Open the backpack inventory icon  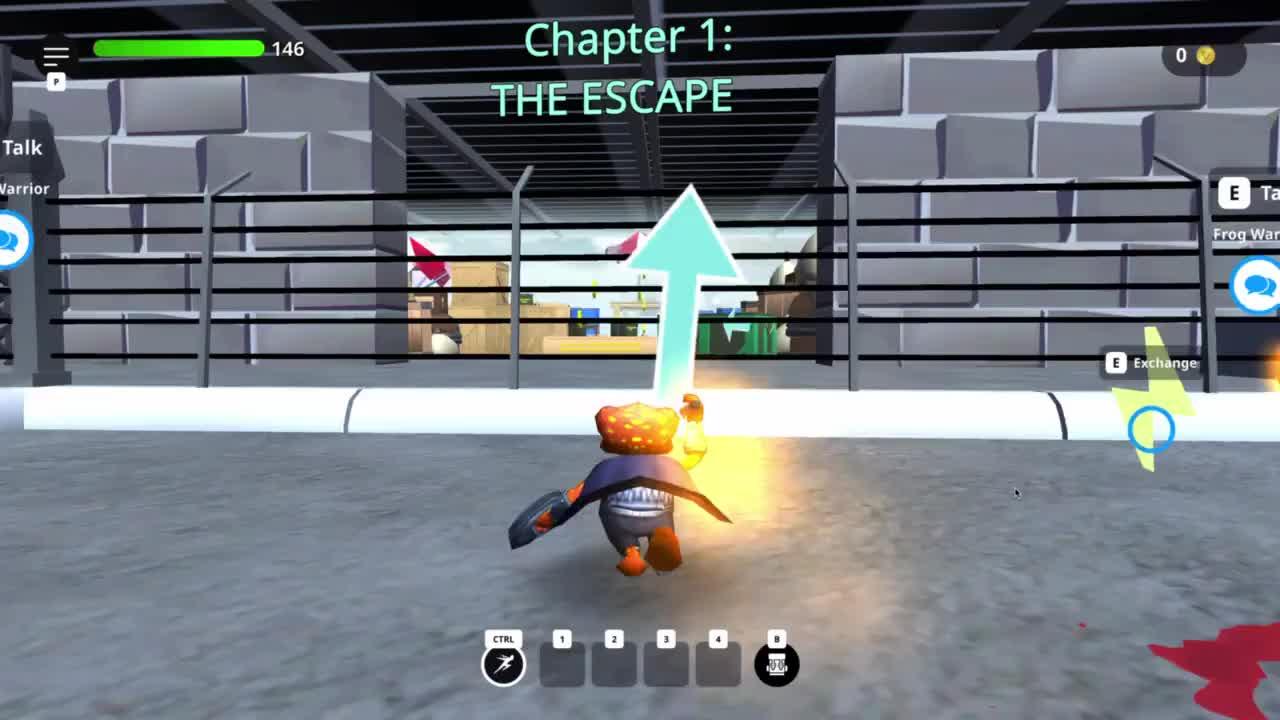777,665
